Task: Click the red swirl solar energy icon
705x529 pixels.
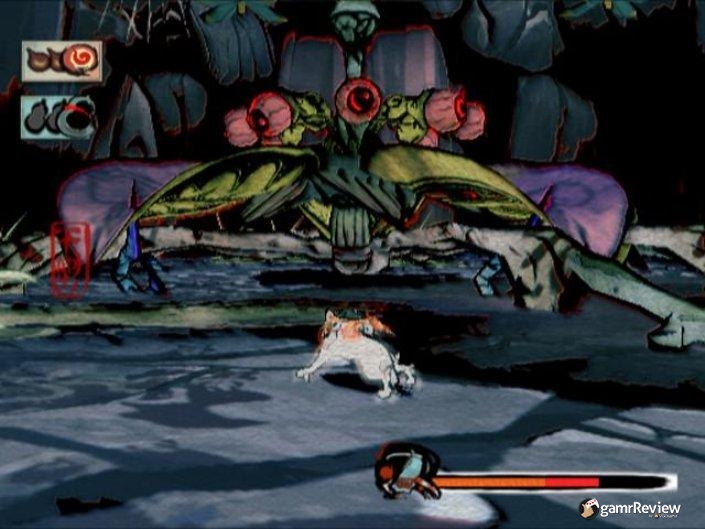Action: [x=61, y=61]
